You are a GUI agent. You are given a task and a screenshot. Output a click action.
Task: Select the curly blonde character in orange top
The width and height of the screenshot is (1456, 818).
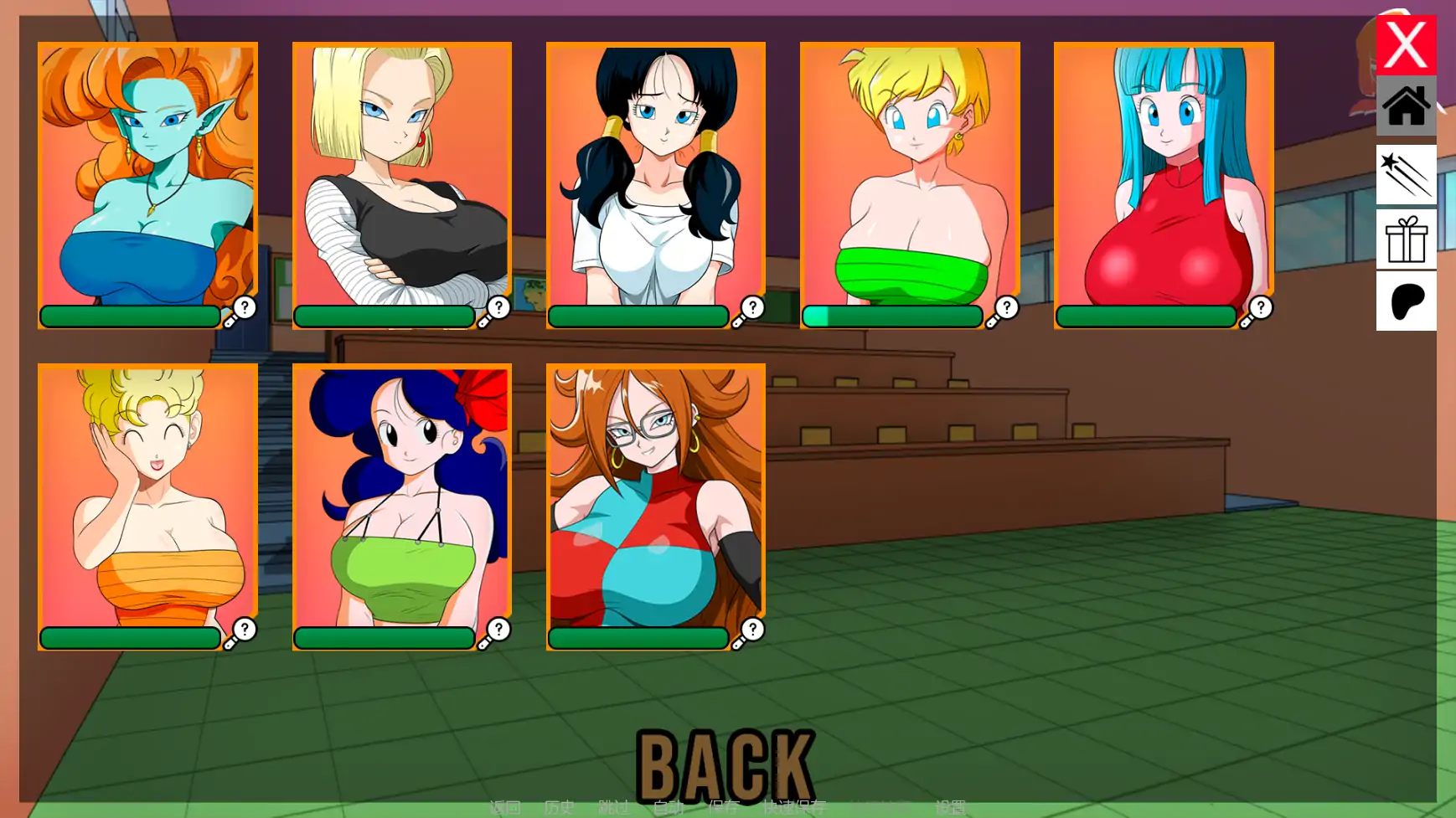(x=147, y=498)
